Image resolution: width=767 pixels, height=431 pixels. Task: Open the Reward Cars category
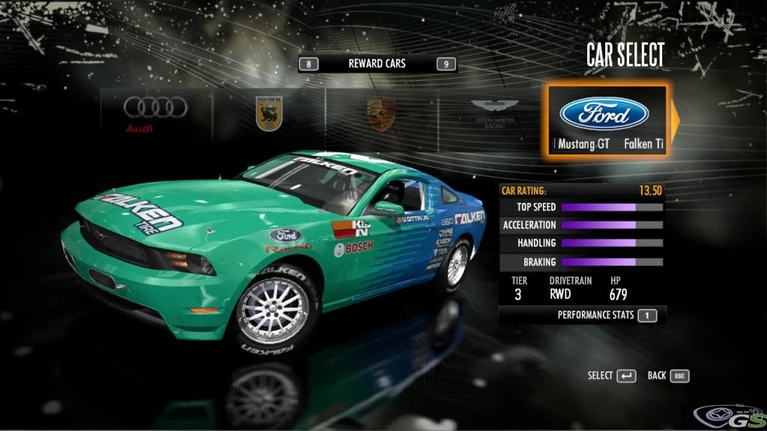tap(376, 64)
